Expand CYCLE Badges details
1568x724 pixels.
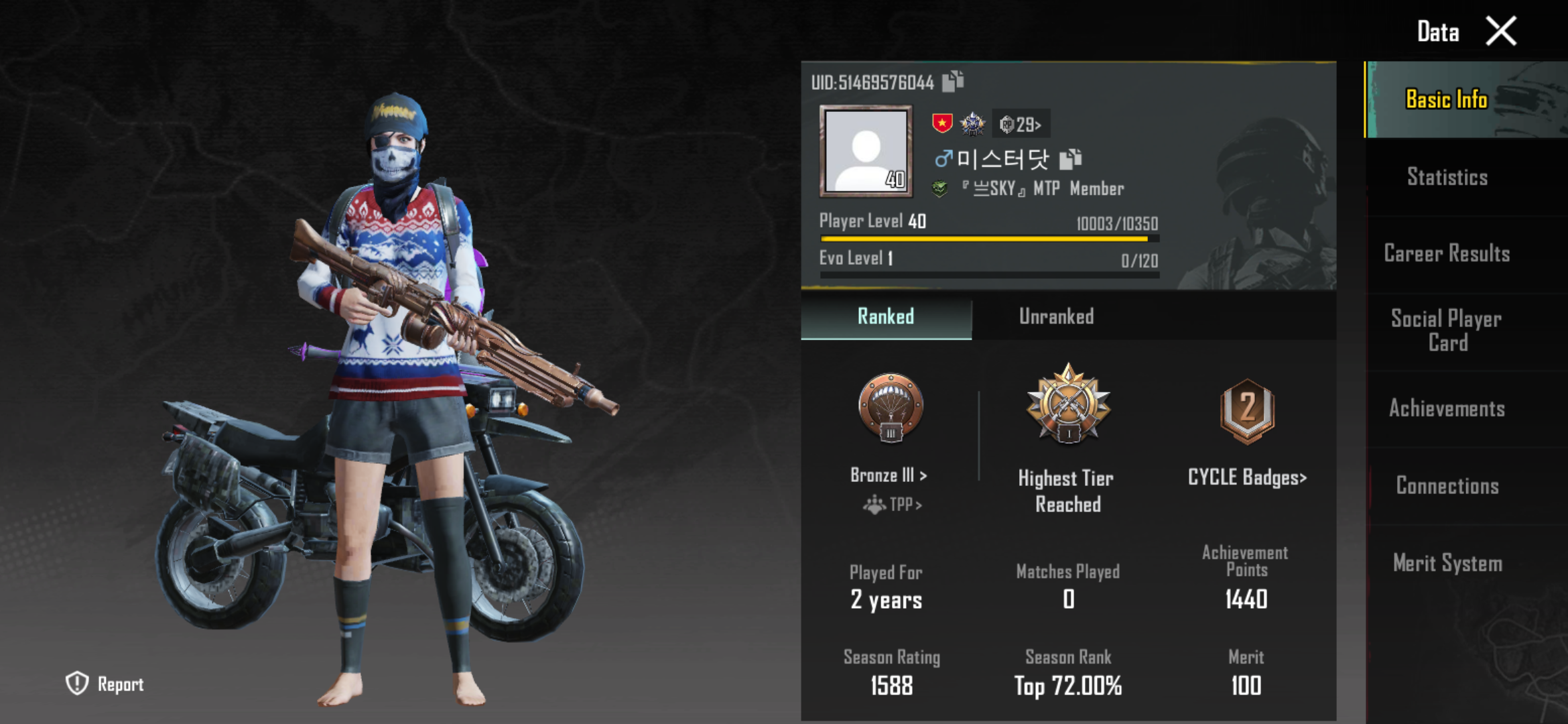[1246, 477]
